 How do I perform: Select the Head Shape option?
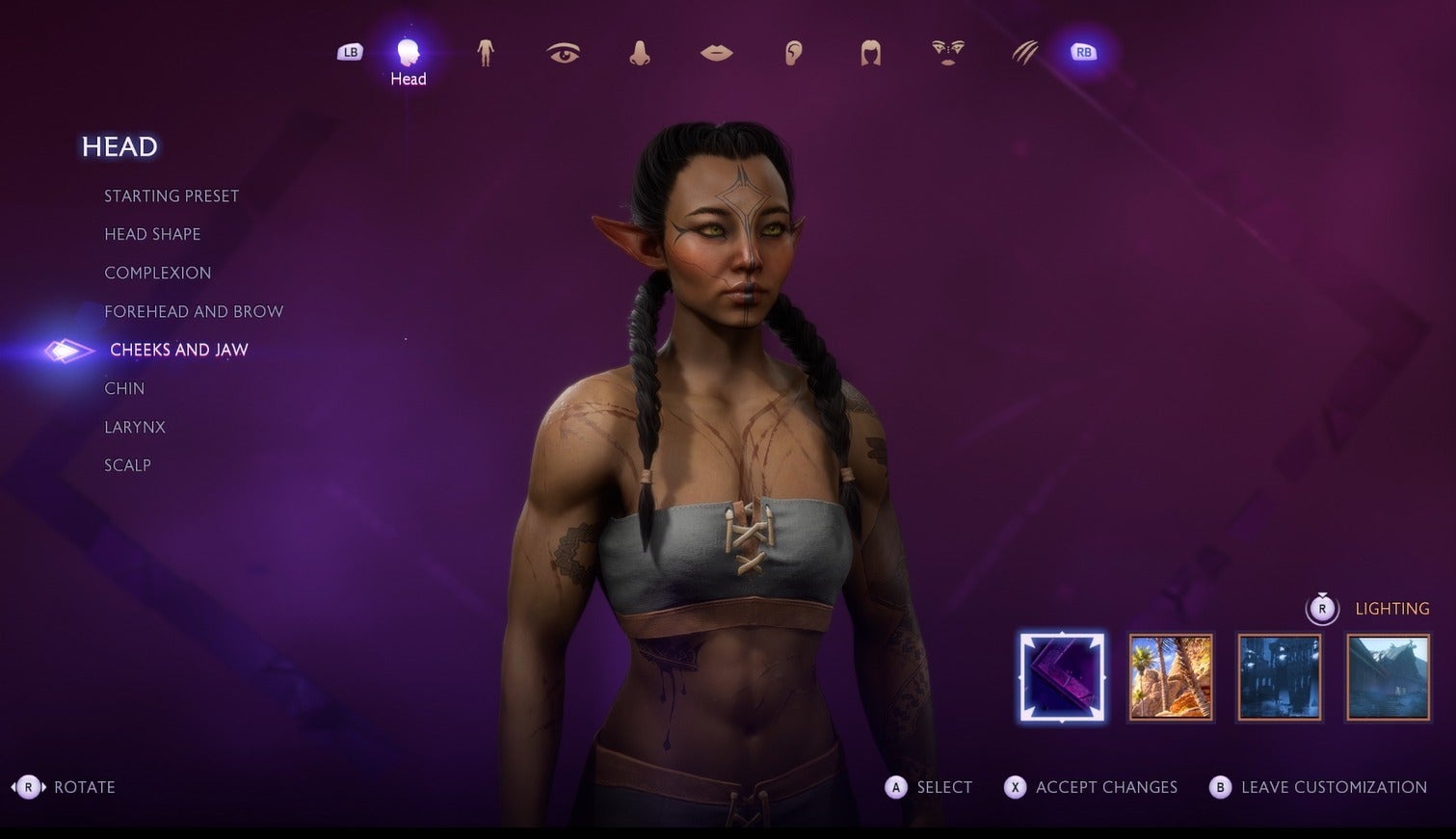(152, 234)
